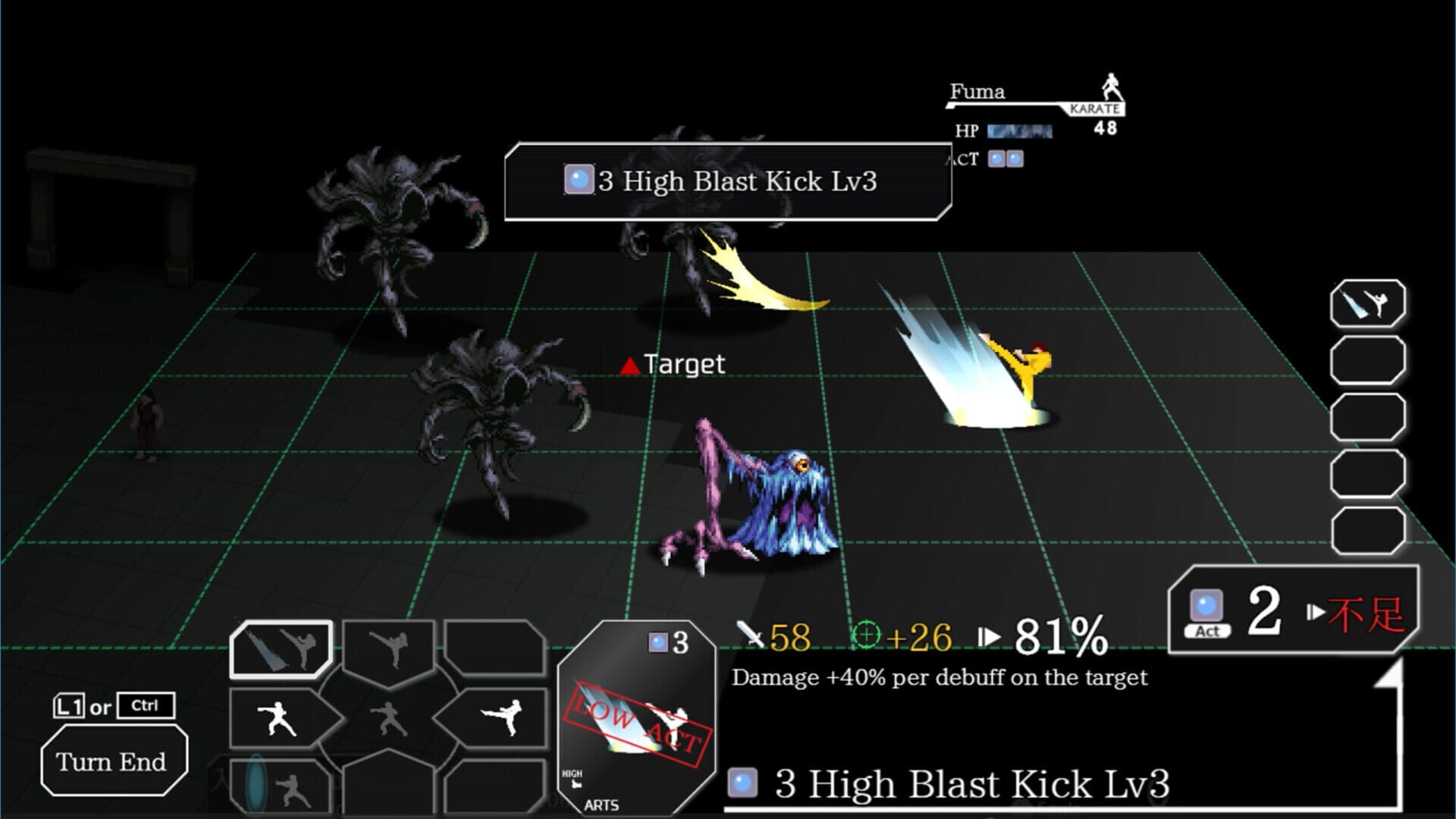The image size is (1456, 819).
Task: Select the high kick arts icon on action wheel
Action: coord(389,647)
